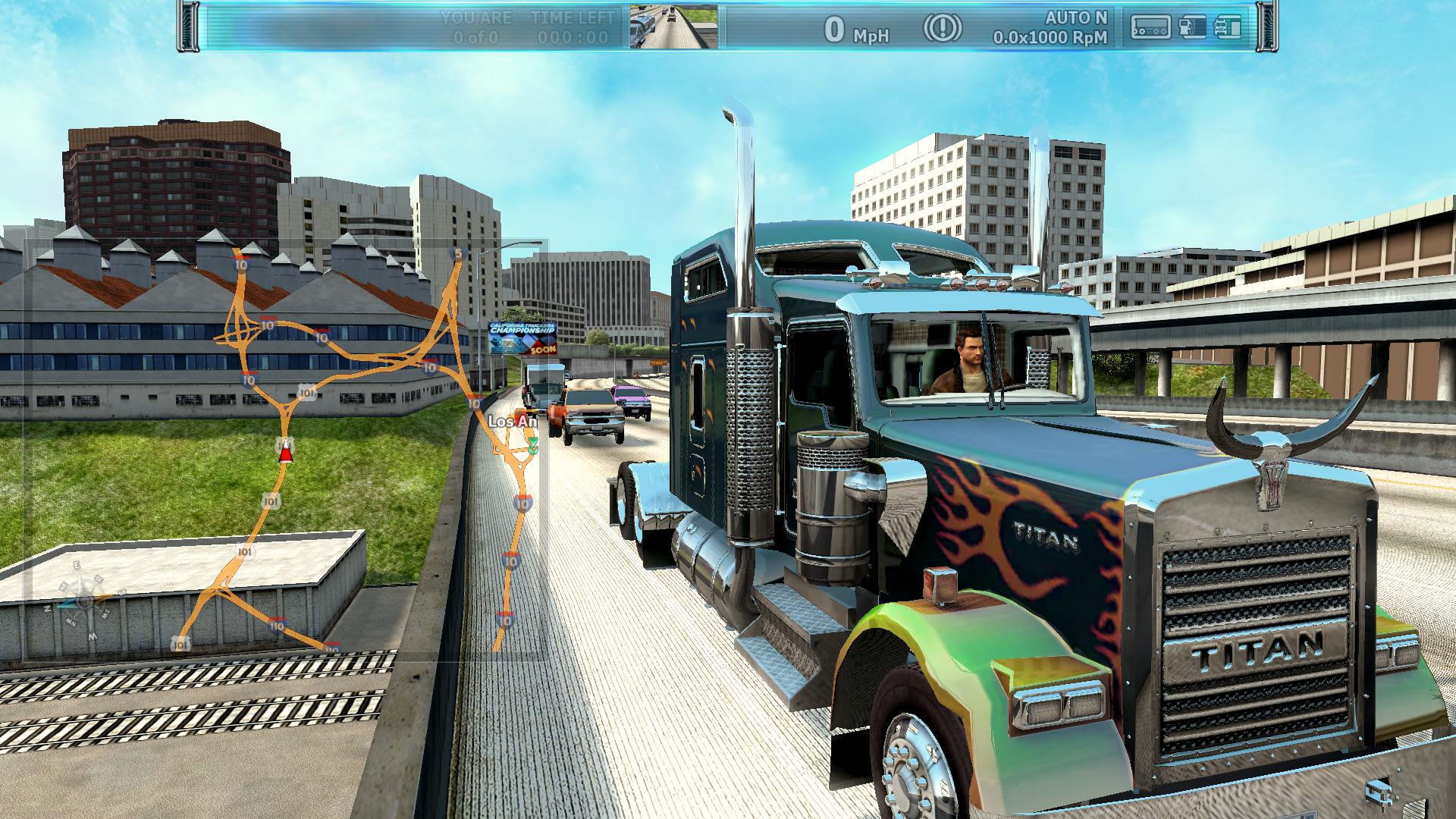Select the fuel pump icon
The image size is (1456, 819).
click(x=1192, y=27)
